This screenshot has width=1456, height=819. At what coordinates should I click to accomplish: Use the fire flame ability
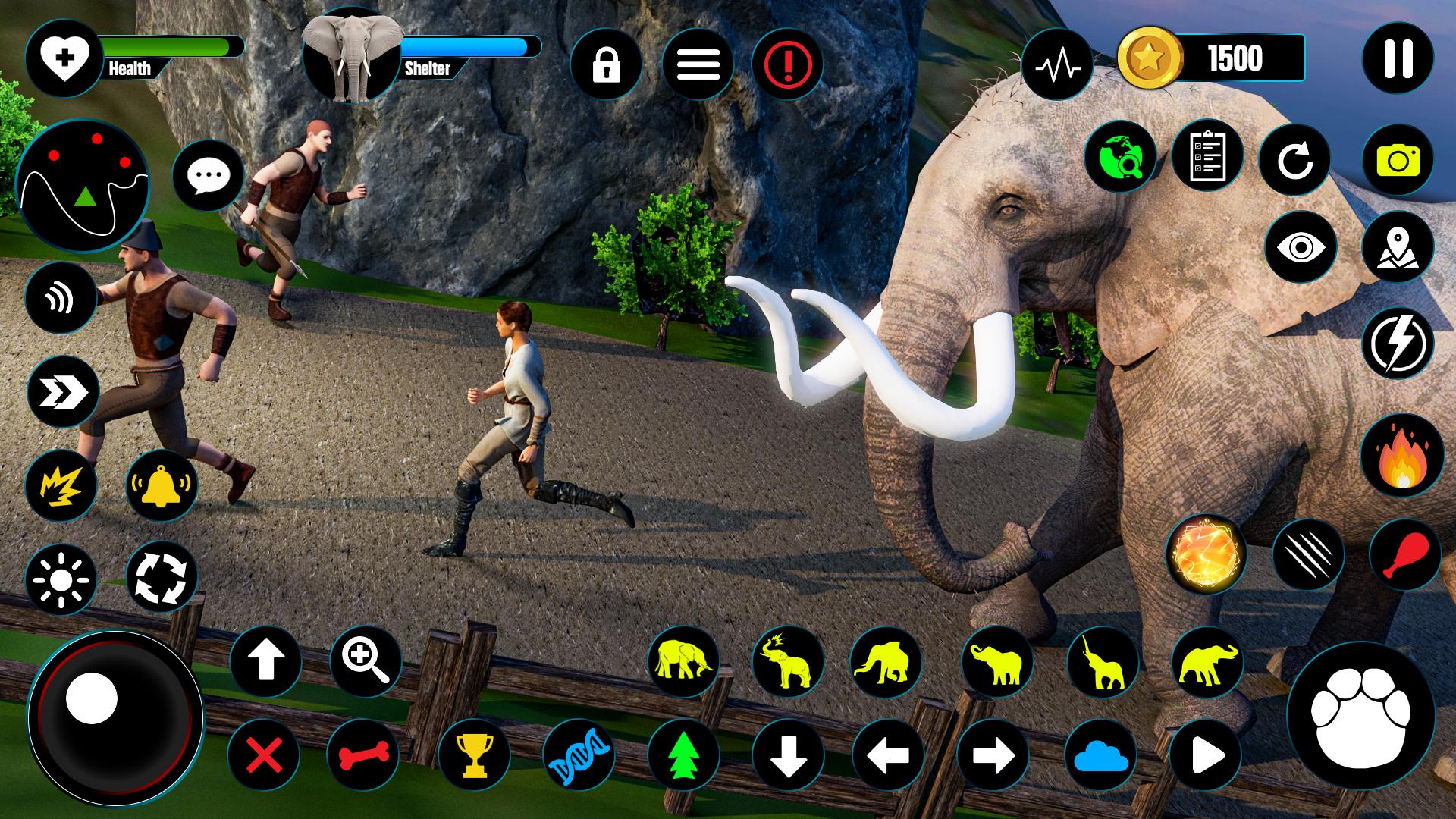point(1401,457)
